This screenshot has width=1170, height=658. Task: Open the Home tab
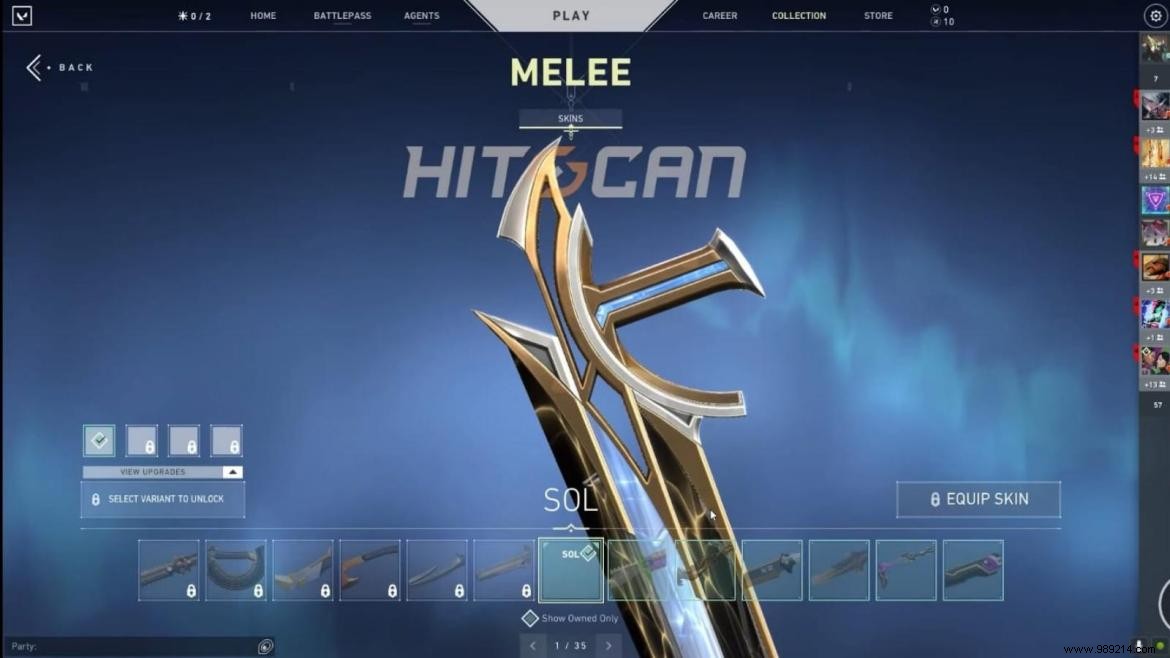pos(263,16)
